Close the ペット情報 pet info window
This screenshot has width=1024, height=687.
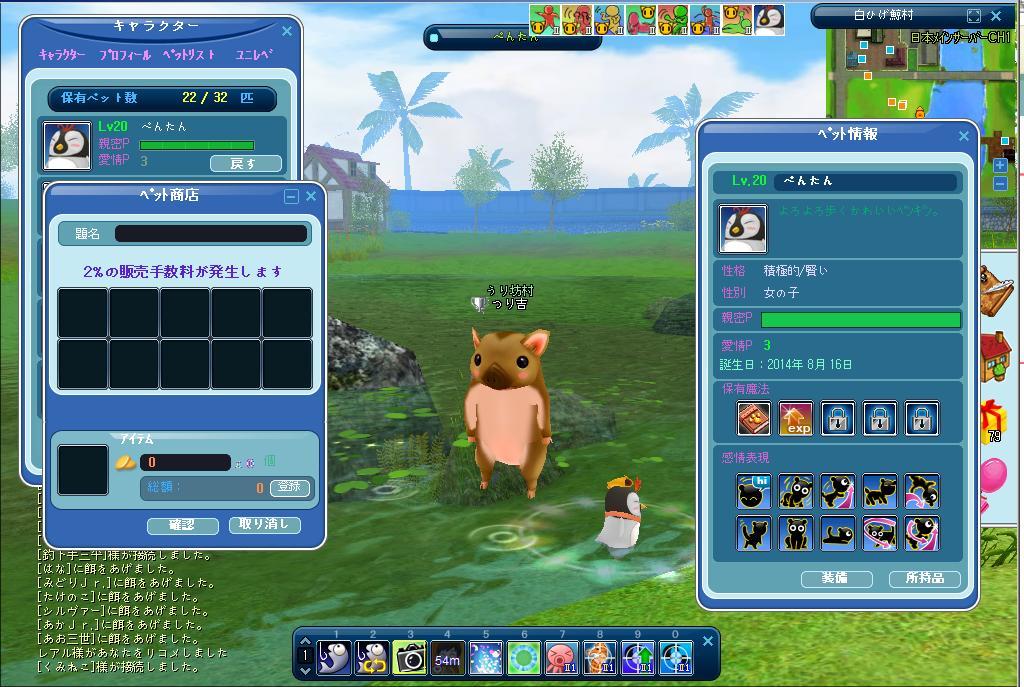(964, 135)
